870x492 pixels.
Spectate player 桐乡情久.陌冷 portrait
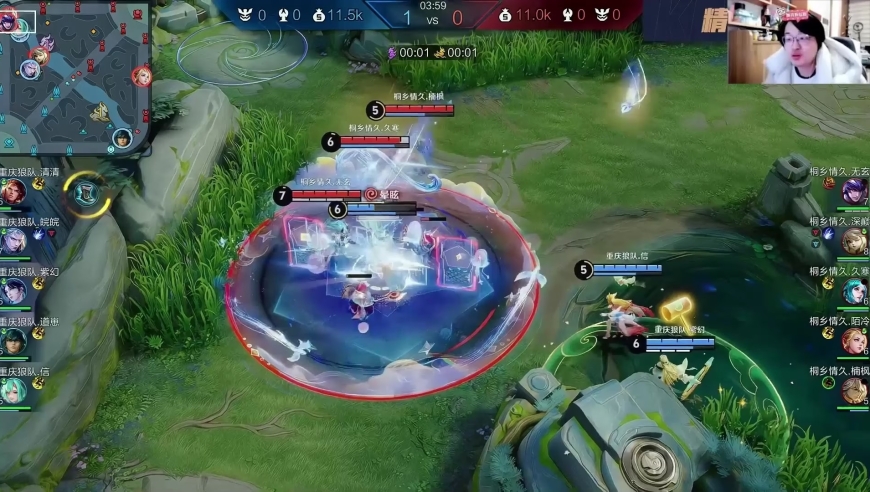pyautogui.click(x=854, y=341)
